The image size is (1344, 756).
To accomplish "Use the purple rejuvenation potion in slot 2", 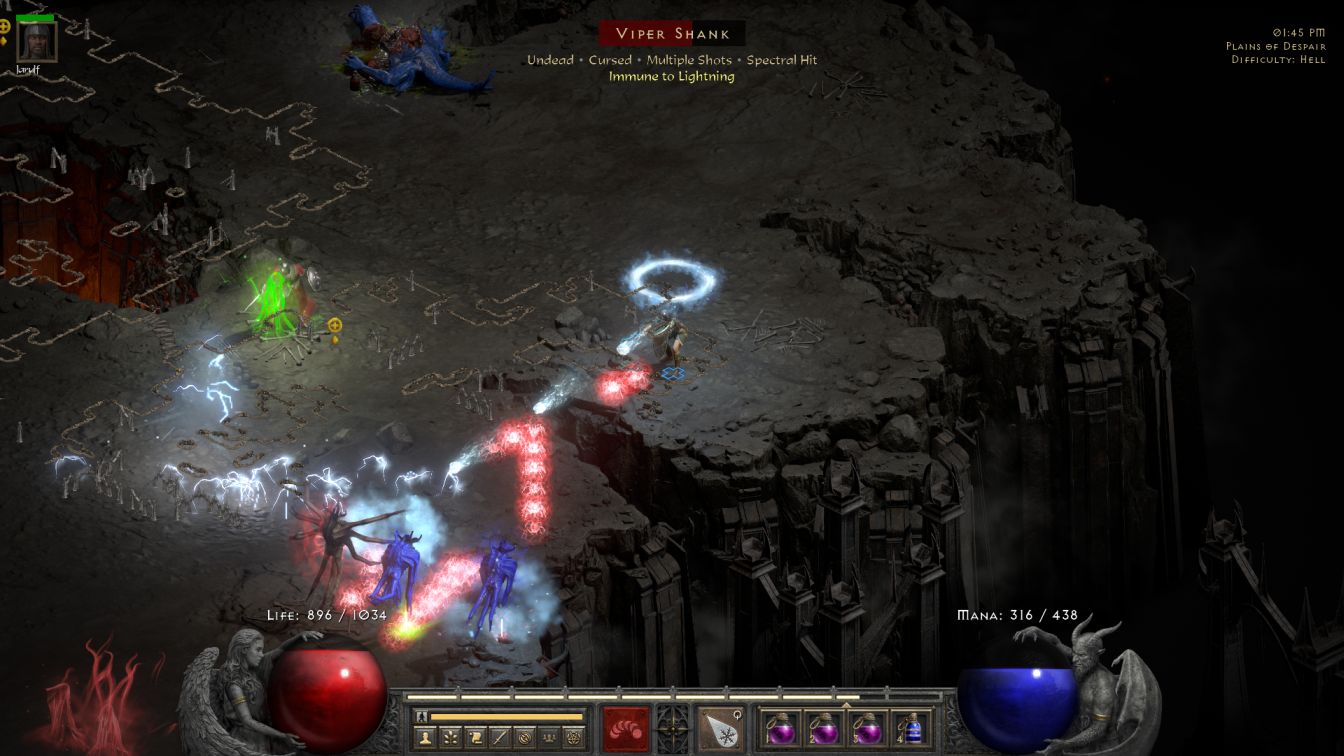I will (823, 728).
